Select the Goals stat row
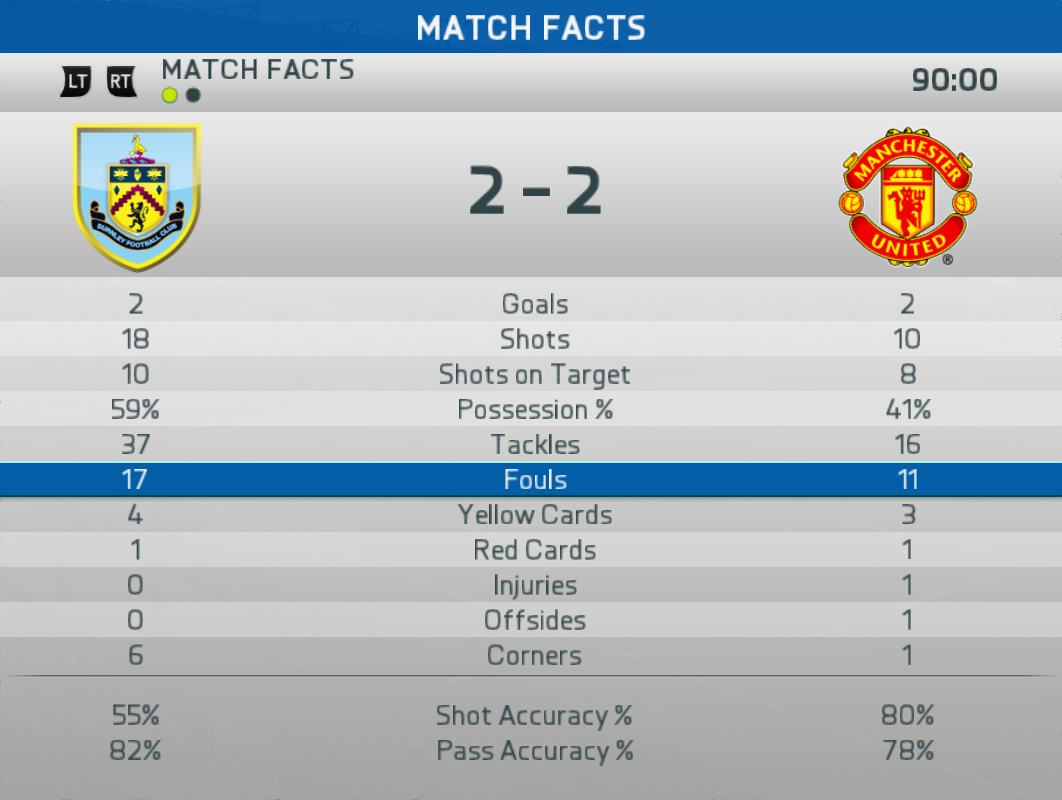The height and width of the screenshot is (800, 1062). (534, 304)
